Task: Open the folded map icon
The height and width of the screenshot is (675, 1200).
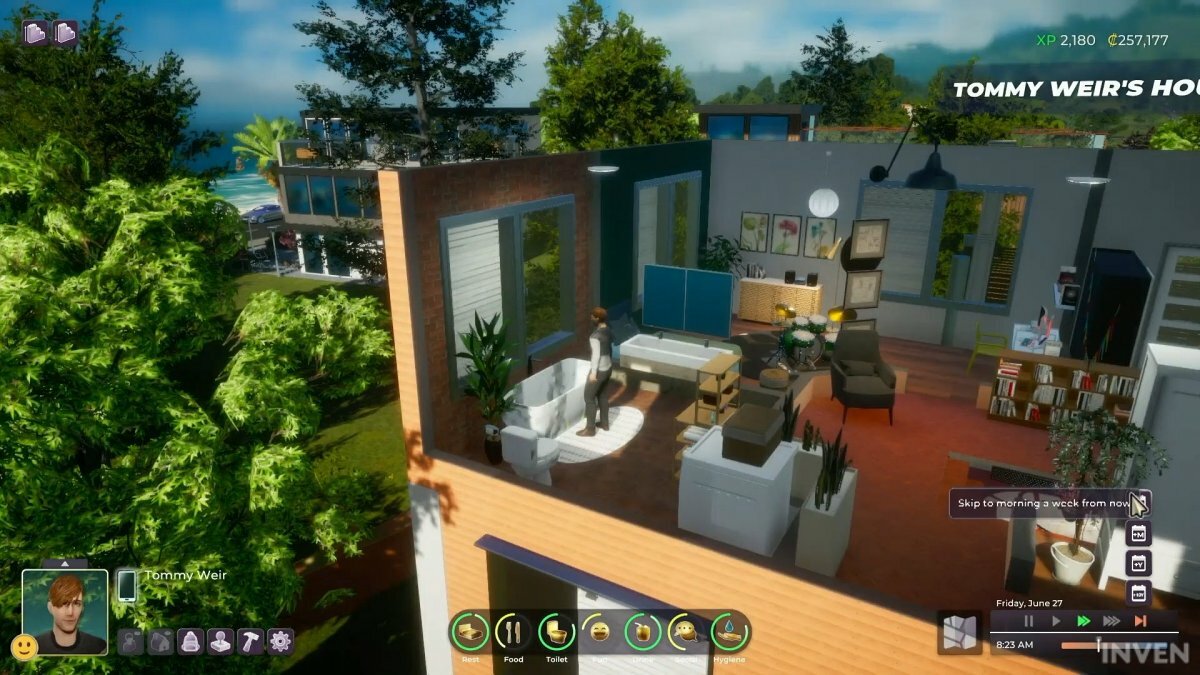Action: coord(959,632)
